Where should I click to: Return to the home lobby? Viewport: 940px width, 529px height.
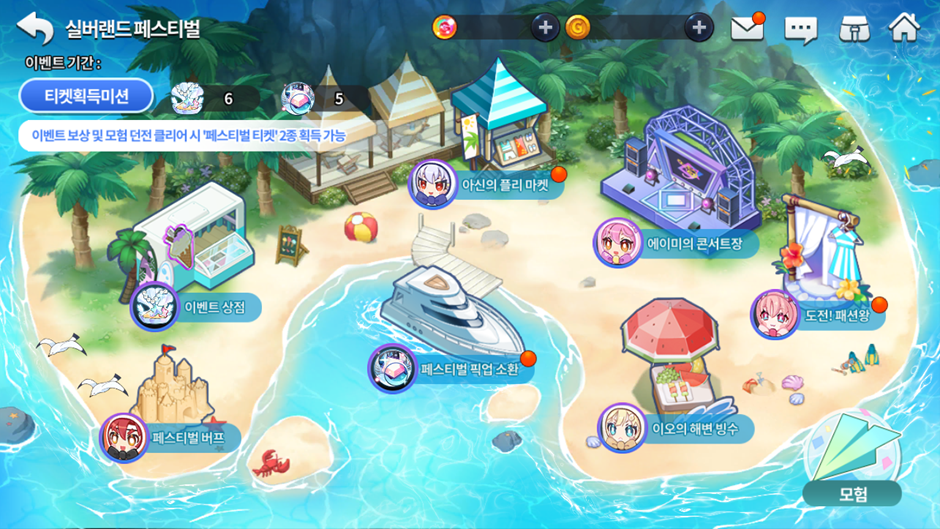click(904, 27)
